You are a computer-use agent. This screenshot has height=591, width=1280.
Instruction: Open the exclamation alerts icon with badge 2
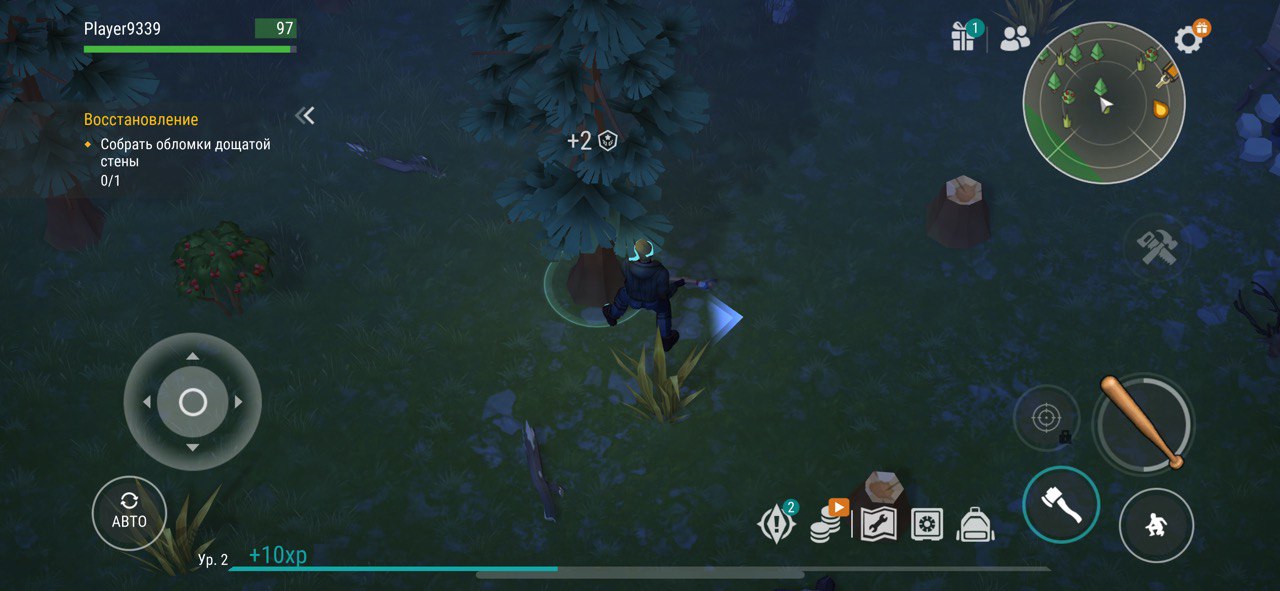pyautogui.click(x=776, y=523)
